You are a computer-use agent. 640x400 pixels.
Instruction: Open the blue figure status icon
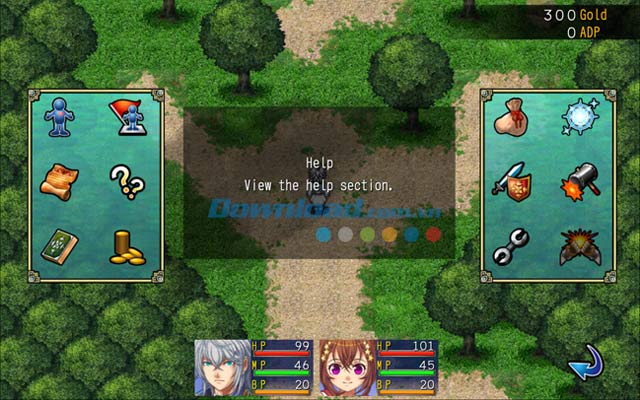click(x=59, y=119)
